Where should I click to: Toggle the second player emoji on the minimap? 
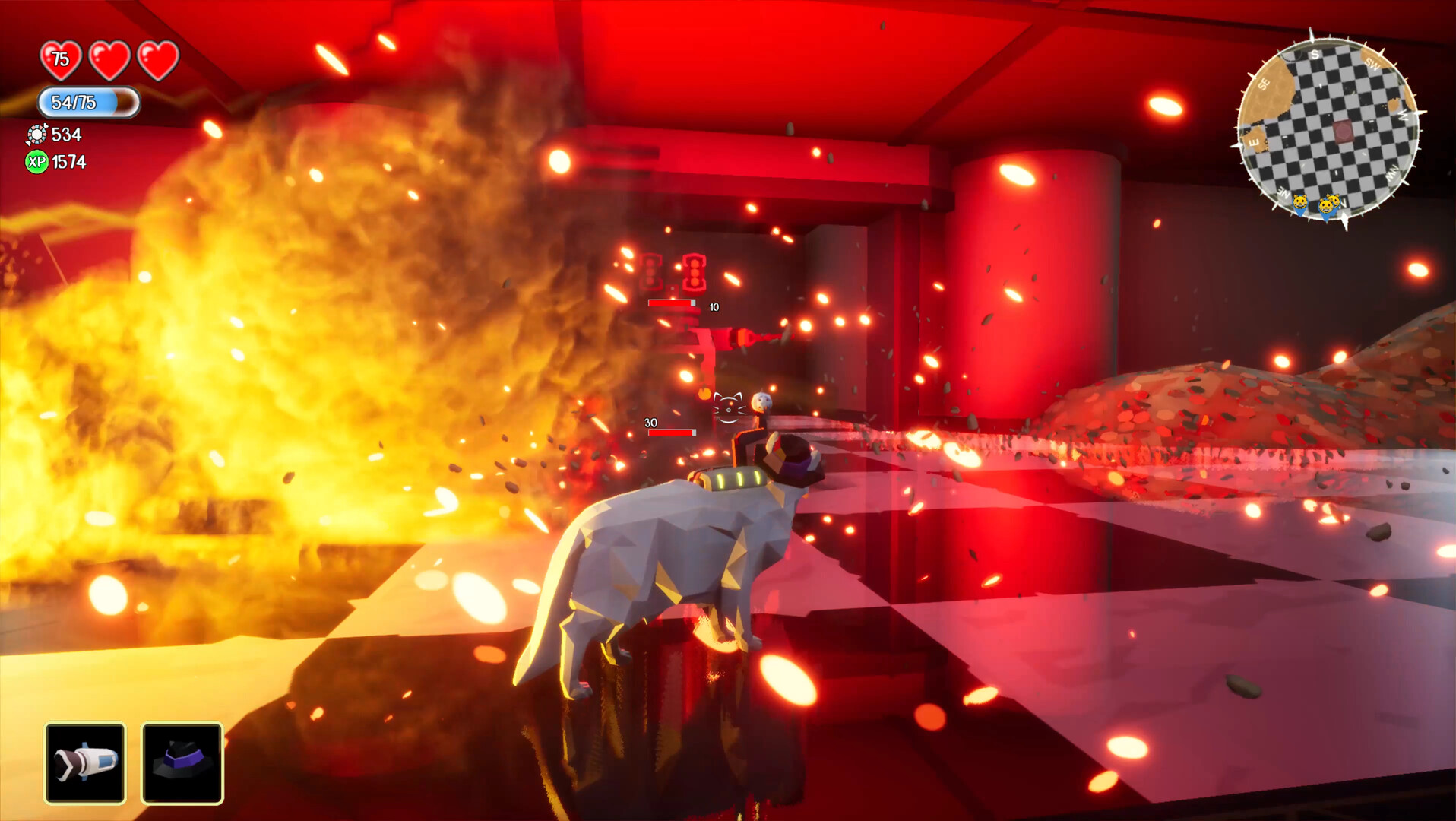pyautogui.click(x=1327, y=207)
